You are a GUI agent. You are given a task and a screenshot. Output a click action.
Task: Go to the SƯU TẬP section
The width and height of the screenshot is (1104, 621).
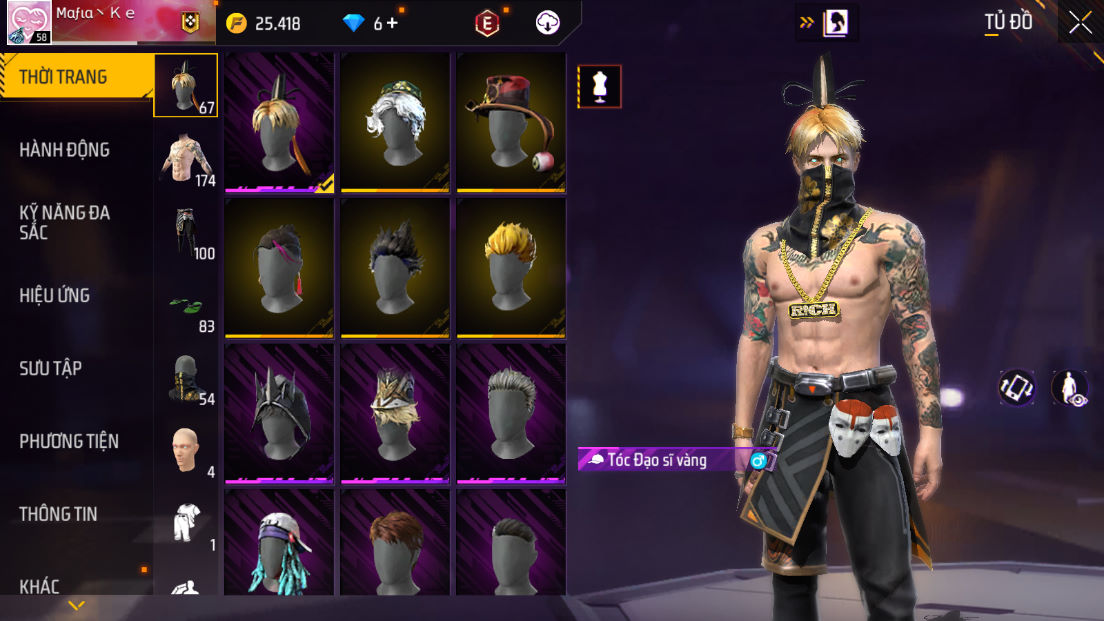(51, 368)
